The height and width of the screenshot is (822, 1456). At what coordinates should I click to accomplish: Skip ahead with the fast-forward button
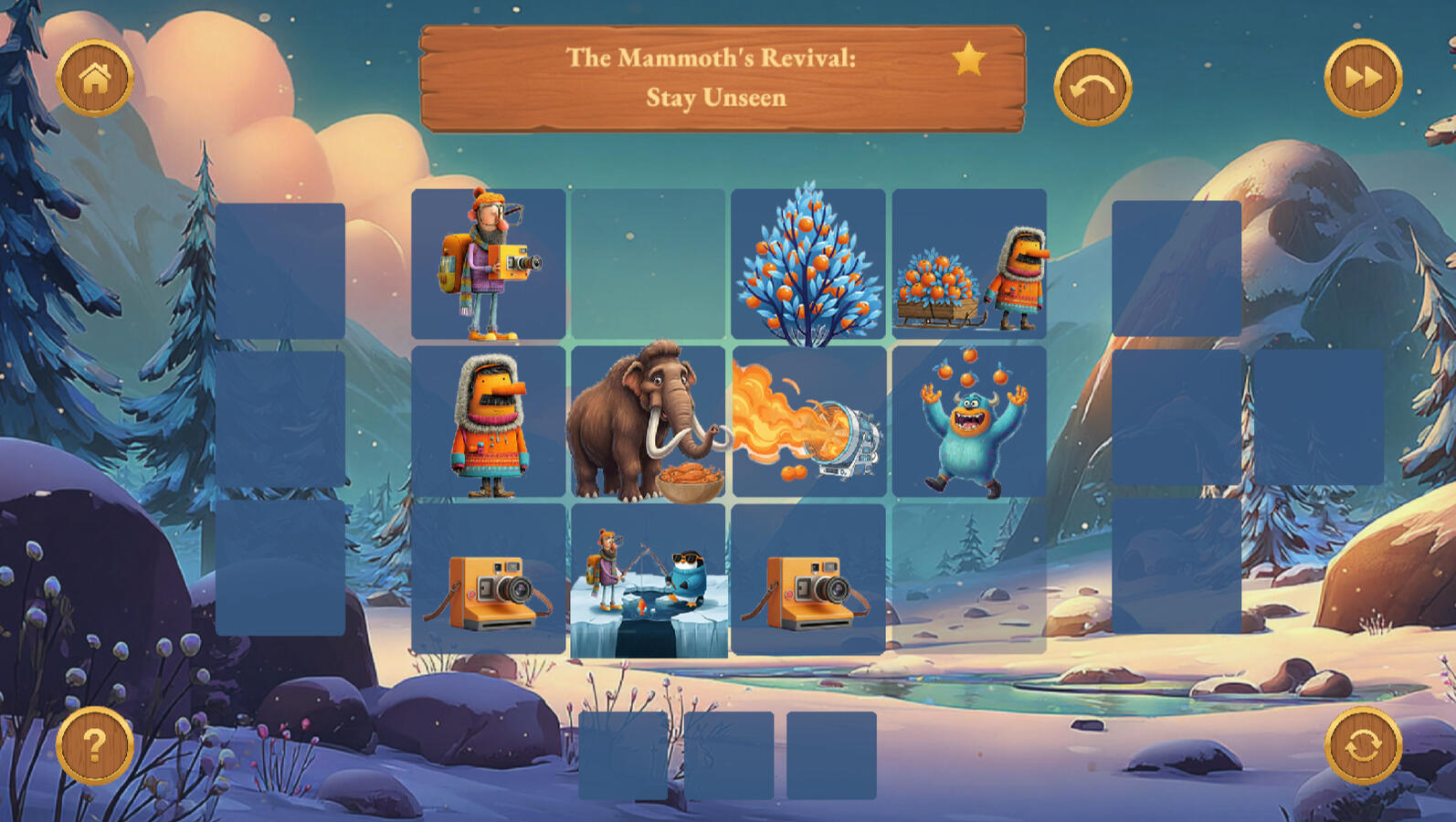tap(1363, 79)
